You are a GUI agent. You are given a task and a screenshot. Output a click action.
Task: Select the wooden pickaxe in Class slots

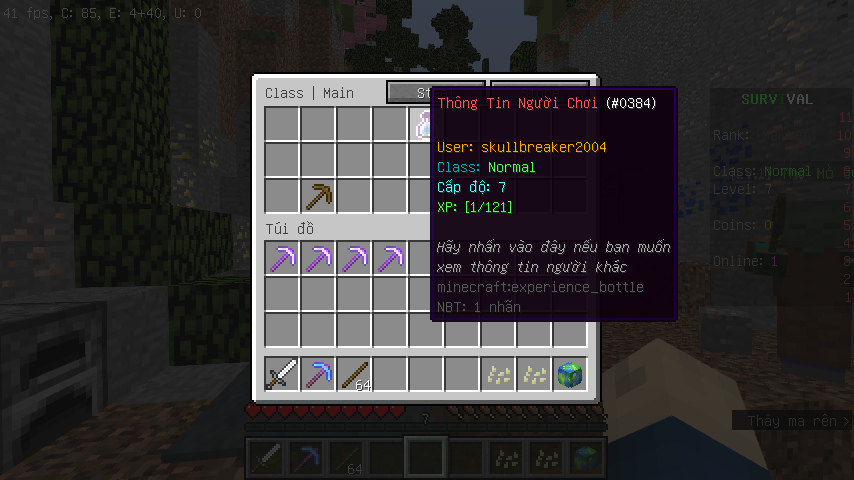[319, 195]
